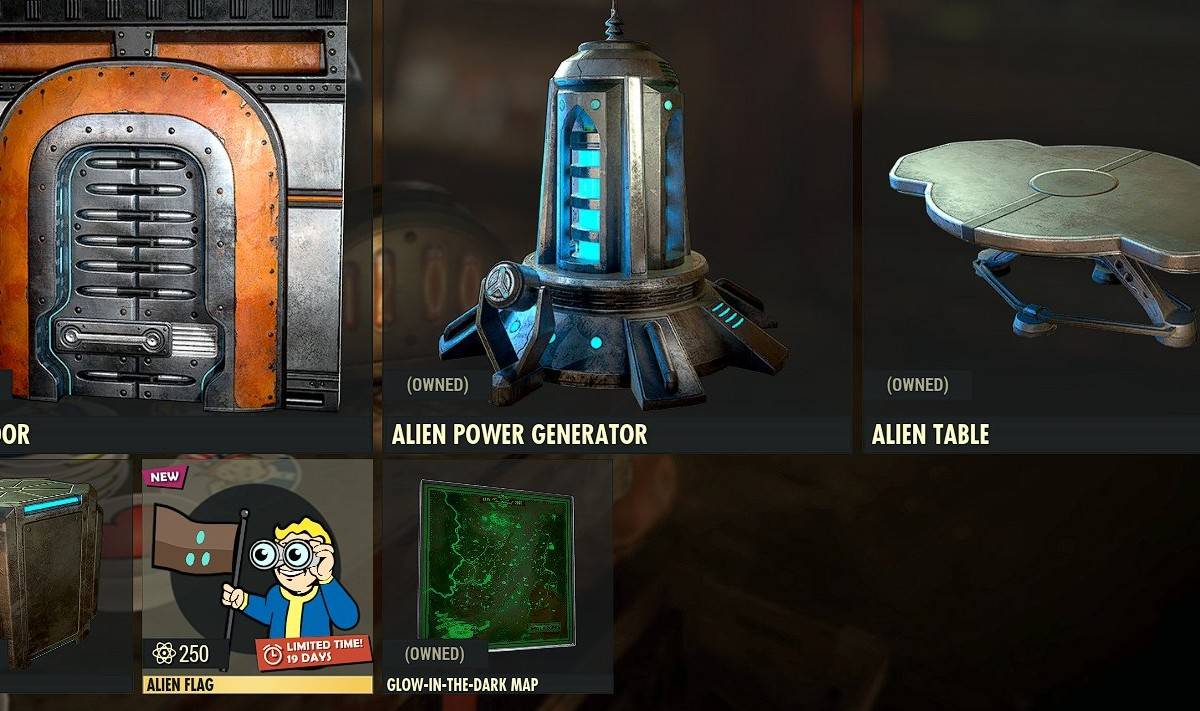
Task: View the Glow-in-the-Dark Map item
Action: (497, 575)
